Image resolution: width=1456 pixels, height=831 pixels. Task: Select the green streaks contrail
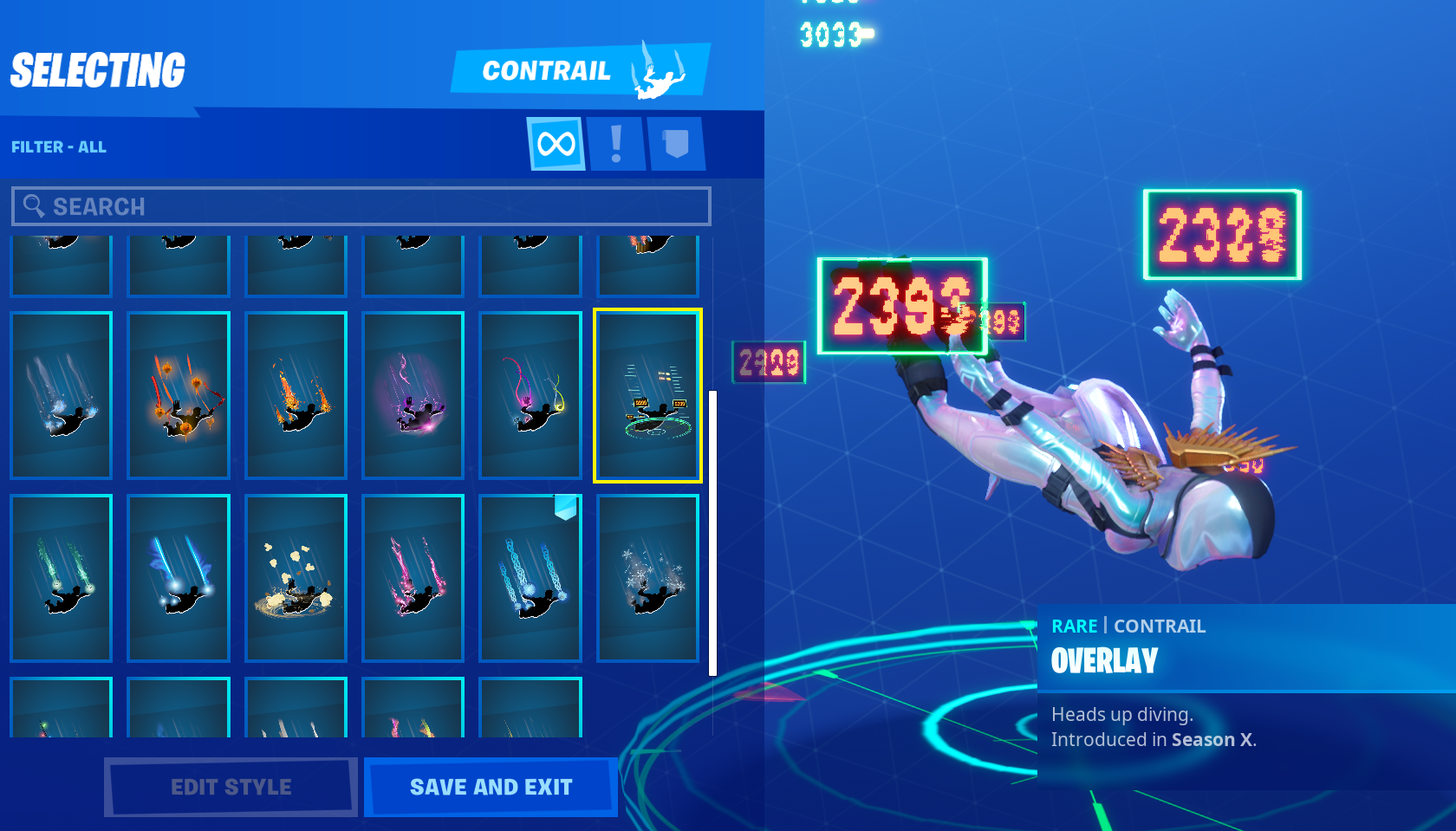coord(62,578)
